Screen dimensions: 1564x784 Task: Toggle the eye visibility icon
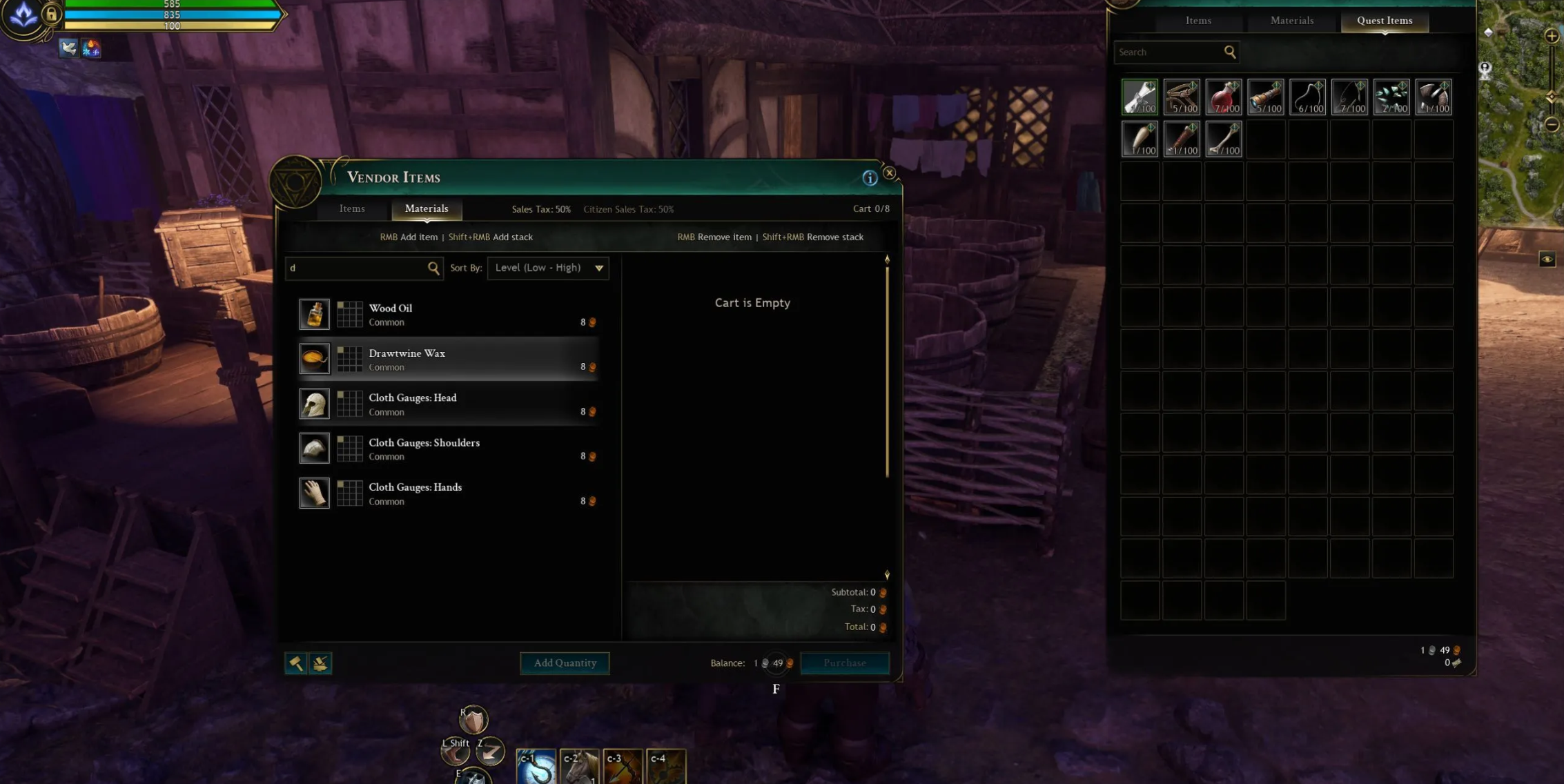(x=1547, y=259)
